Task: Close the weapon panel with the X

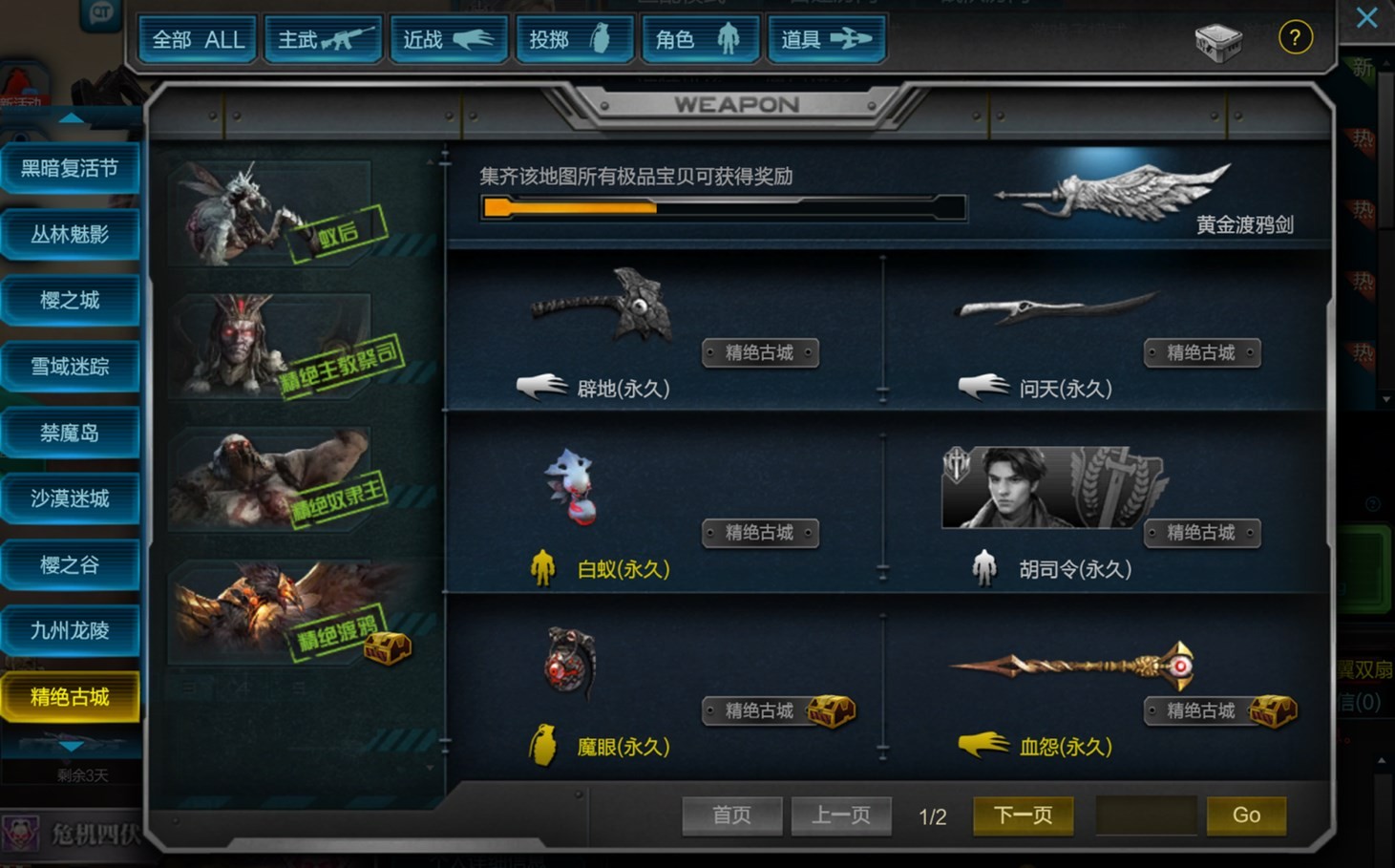Action: coord(1366,17)
